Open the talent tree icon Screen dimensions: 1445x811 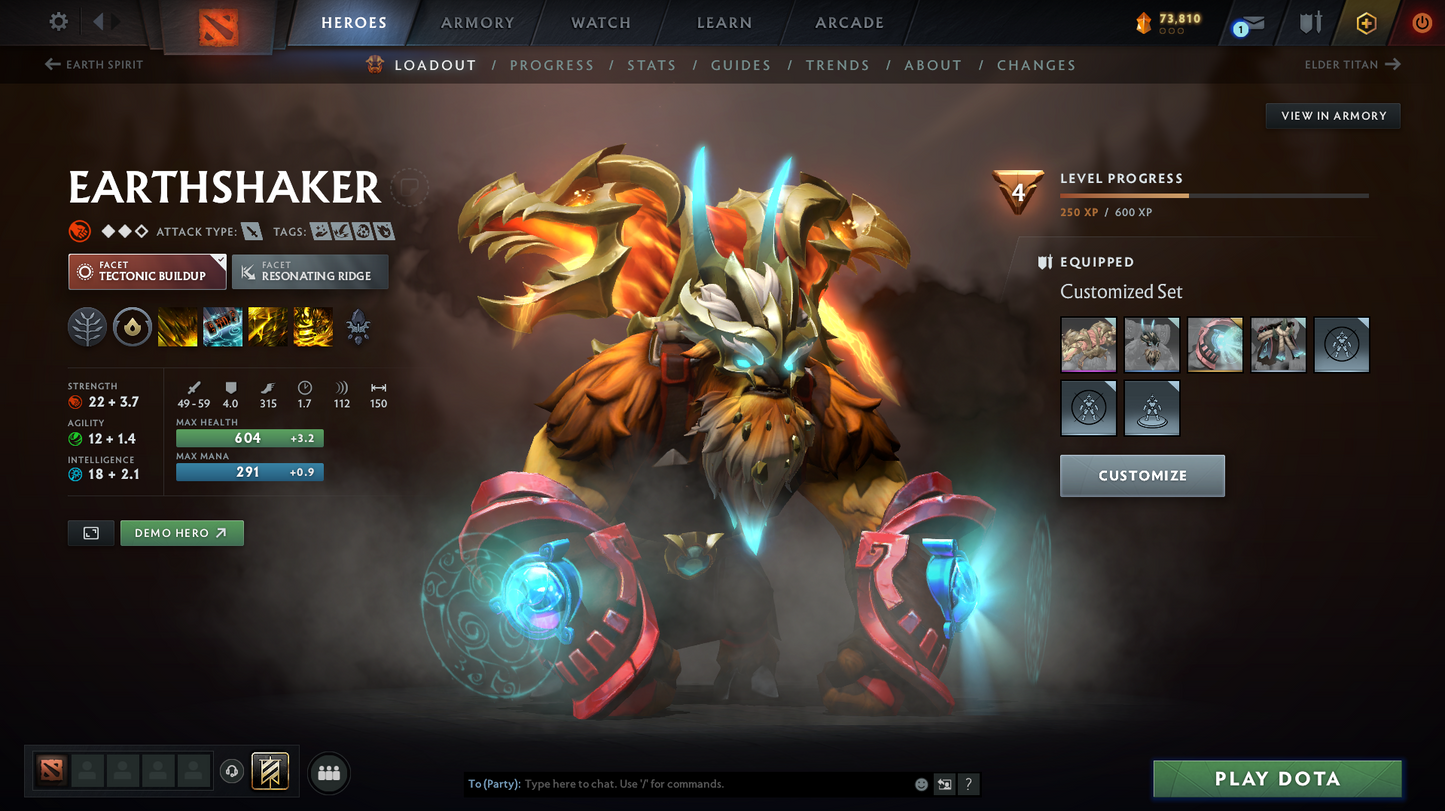pyautogui.click(x=87, y=327)
